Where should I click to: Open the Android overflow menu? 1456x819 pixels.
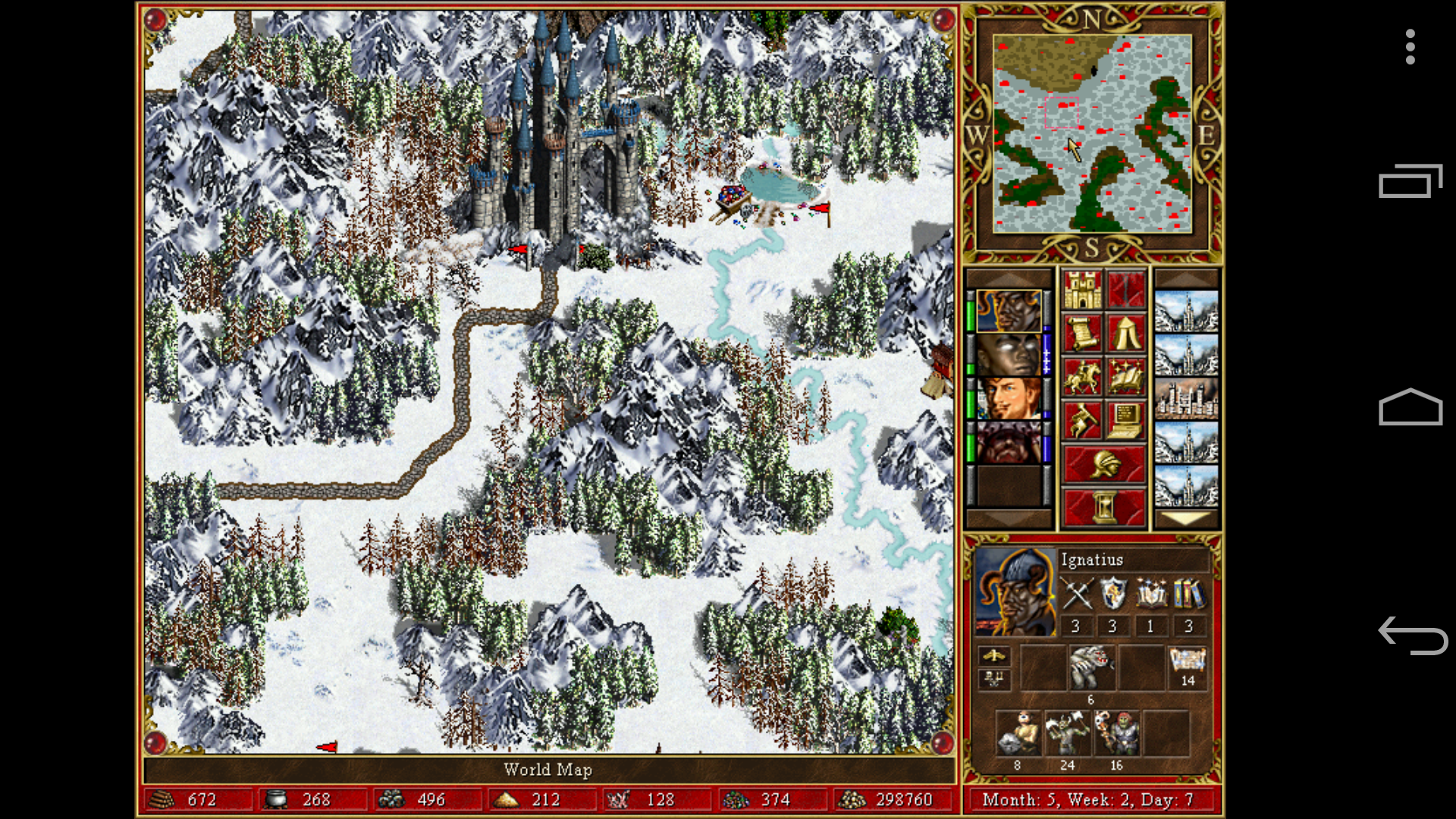[1409, 47]
